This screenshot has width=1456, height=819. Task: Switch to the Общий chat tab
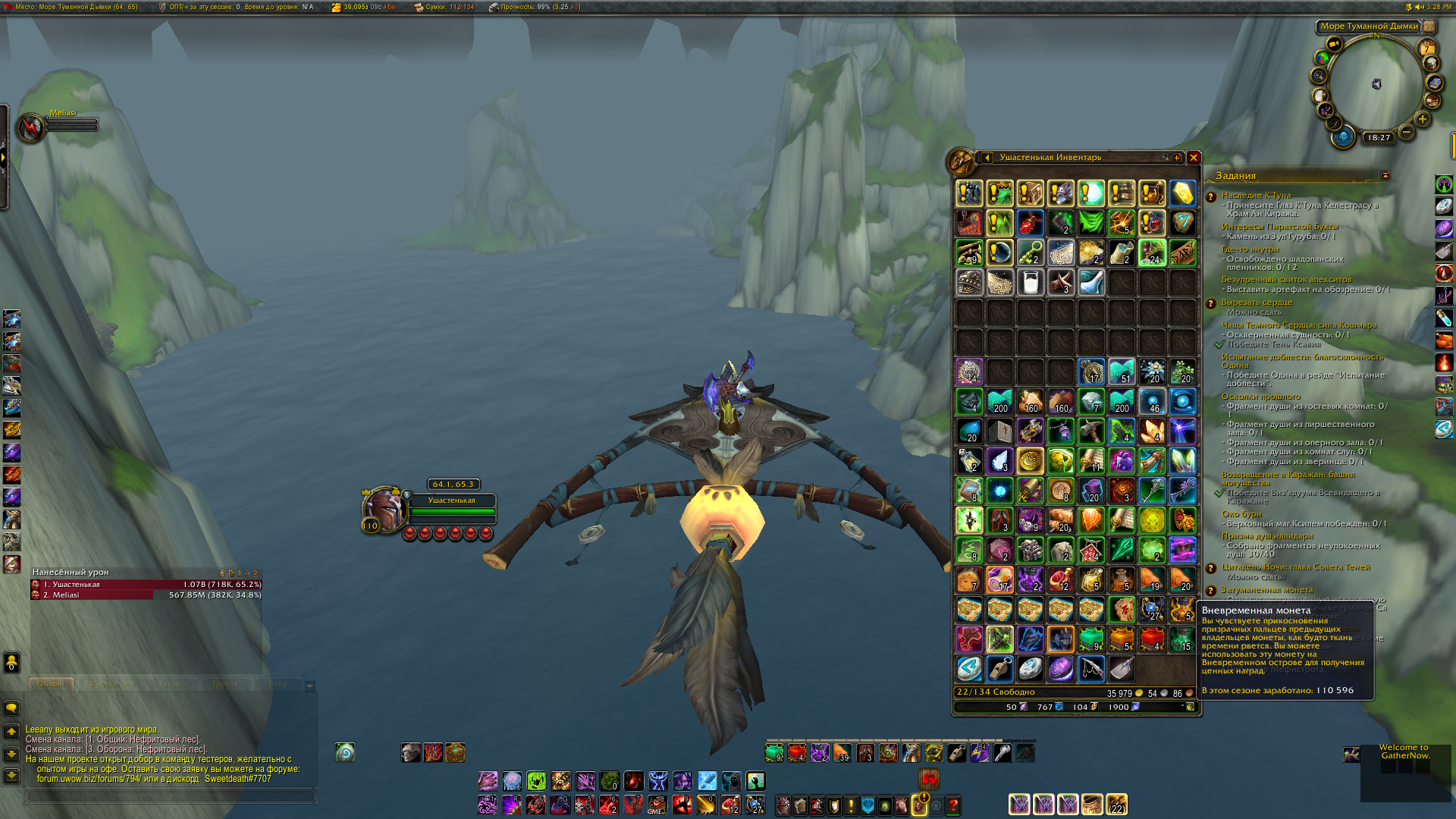(52, 684)
